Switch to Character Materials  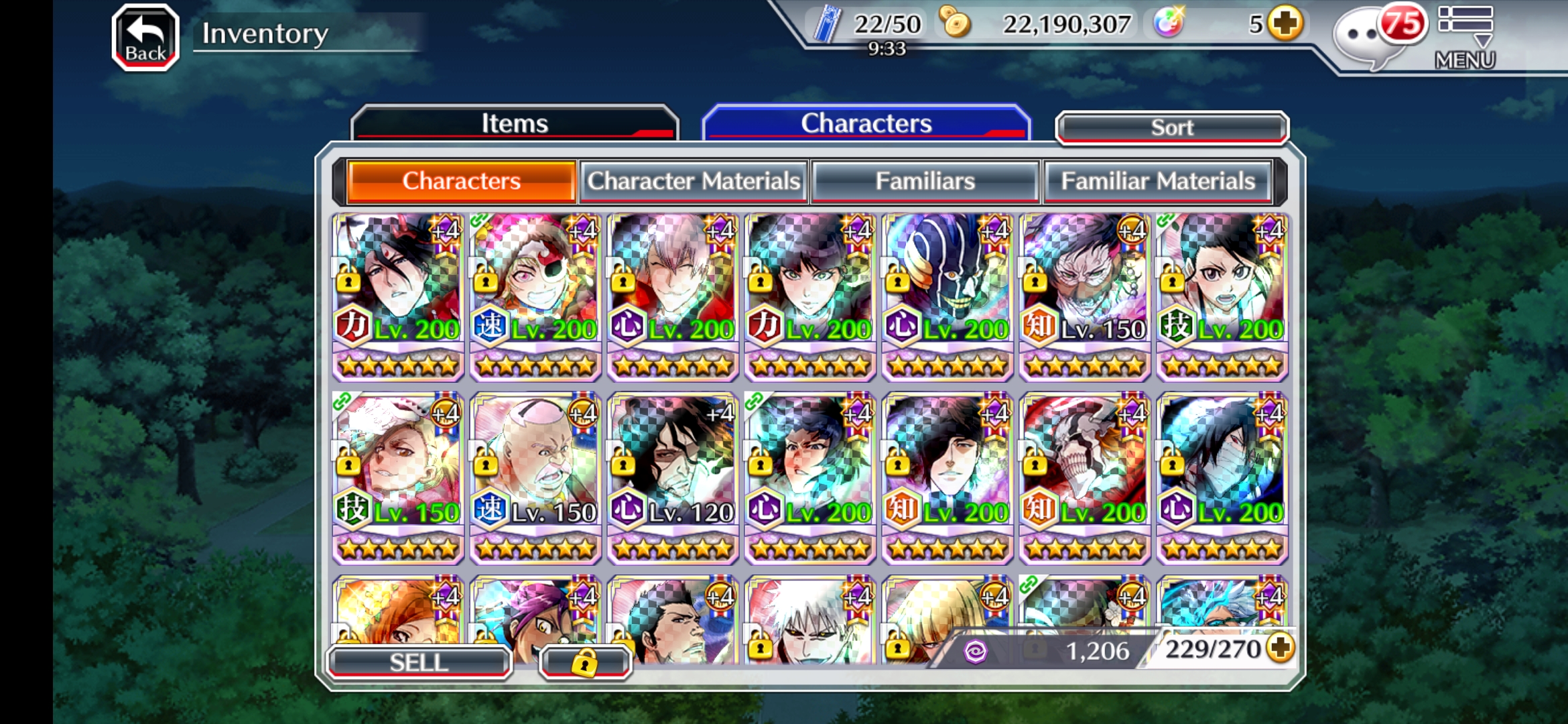[694, 181]
